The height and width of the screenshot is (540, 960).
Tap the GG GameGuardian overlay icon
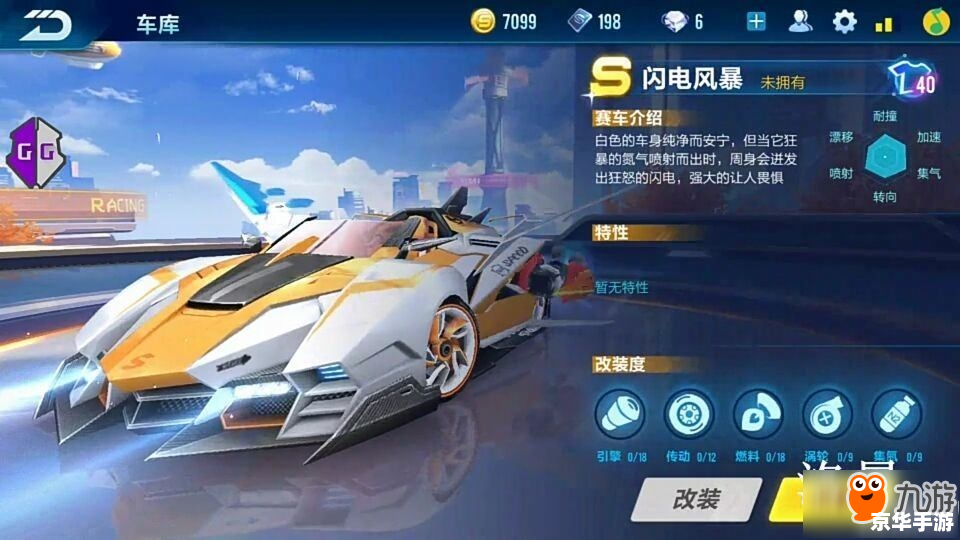(36, 153)
